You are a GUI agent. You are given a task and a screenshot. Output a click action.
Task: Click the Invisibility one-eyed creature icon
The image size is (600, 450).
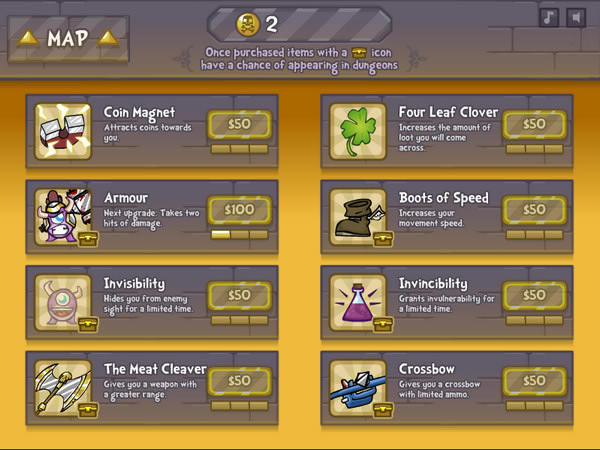point(64,301)
